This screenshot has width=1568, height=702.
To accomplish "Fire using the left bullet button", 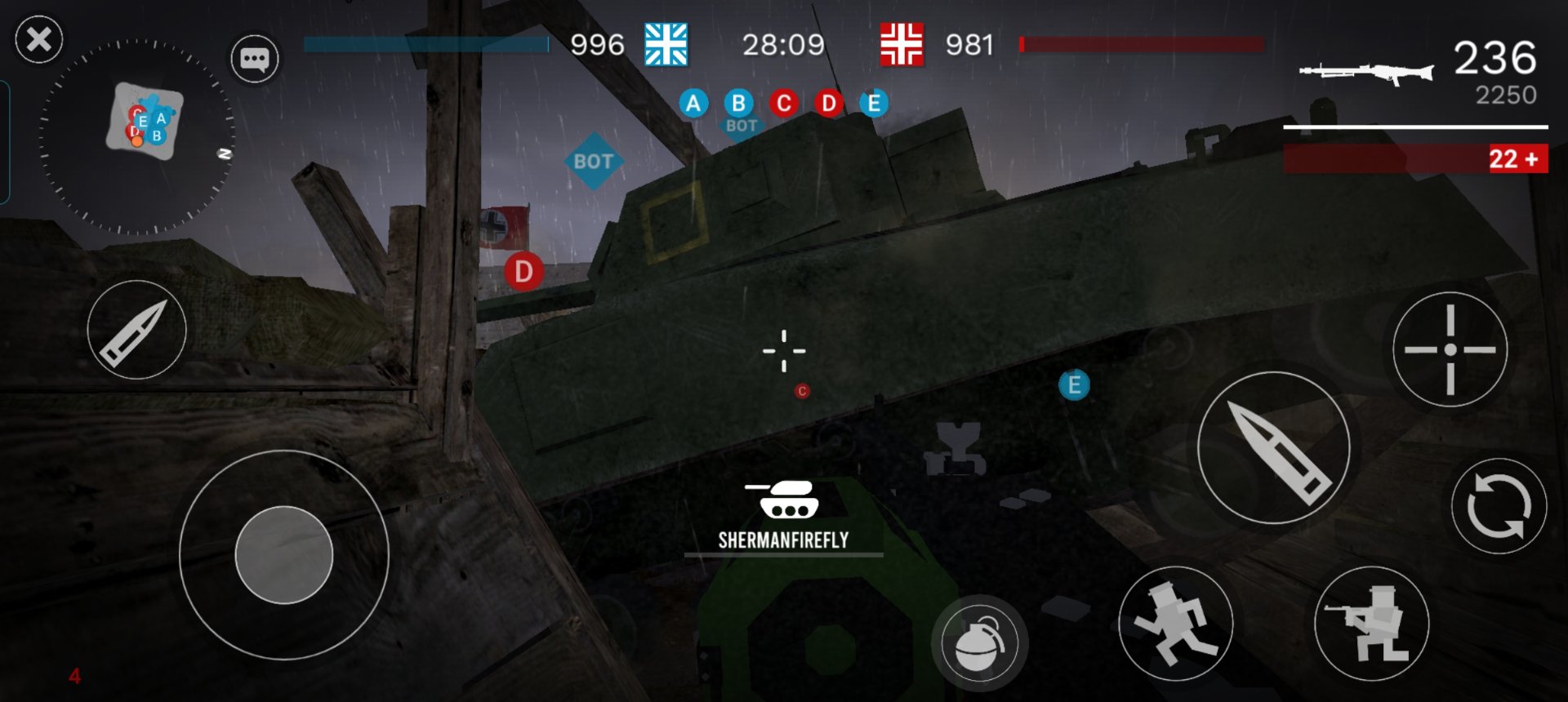I will [136, 330].
